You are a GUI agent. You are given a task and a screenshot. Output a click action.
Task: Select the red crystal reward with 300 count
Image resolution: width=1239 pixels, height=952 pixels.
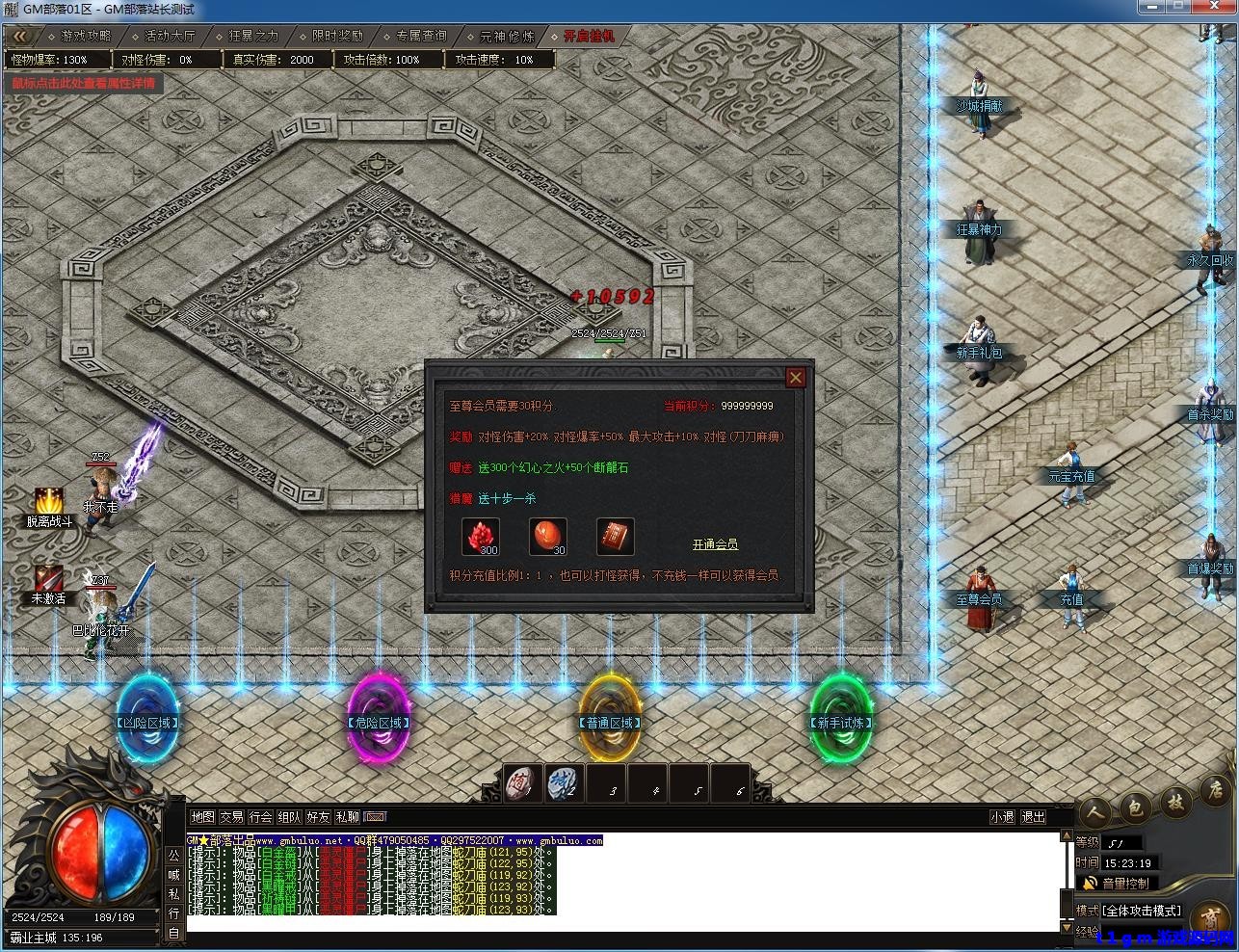pos(481,537)
